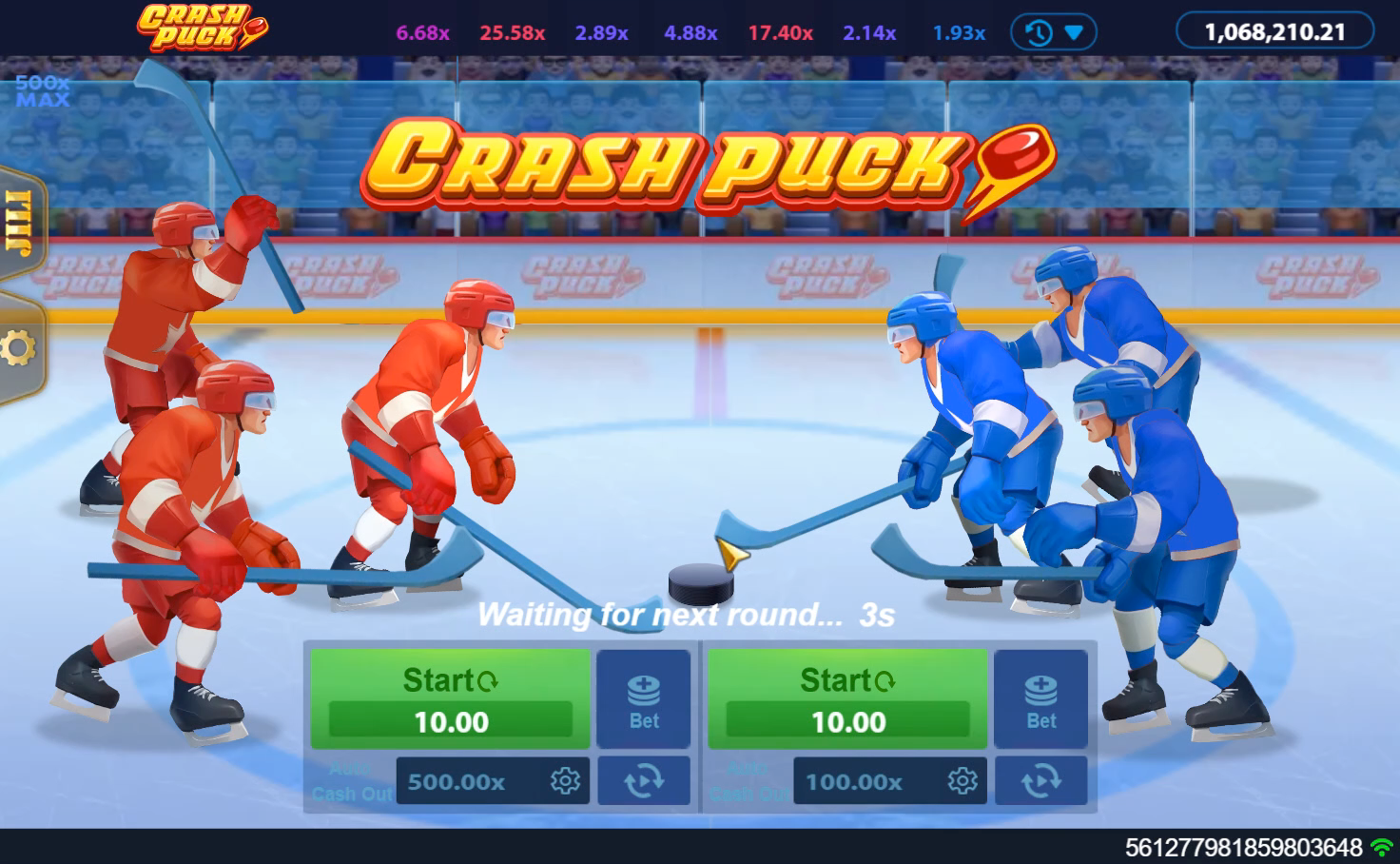Image resolution: width=1400 pixels, height=864 pixels.
Task: Start the bet paired with 500.00x cash out
Action: click(x=450, y=697)
